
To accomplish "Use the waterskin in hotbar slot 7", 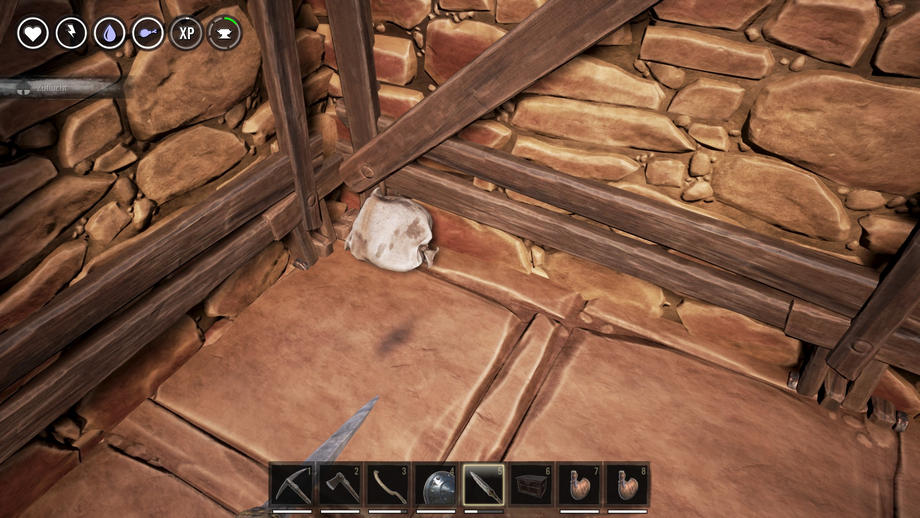I will (x=579, y=485).
